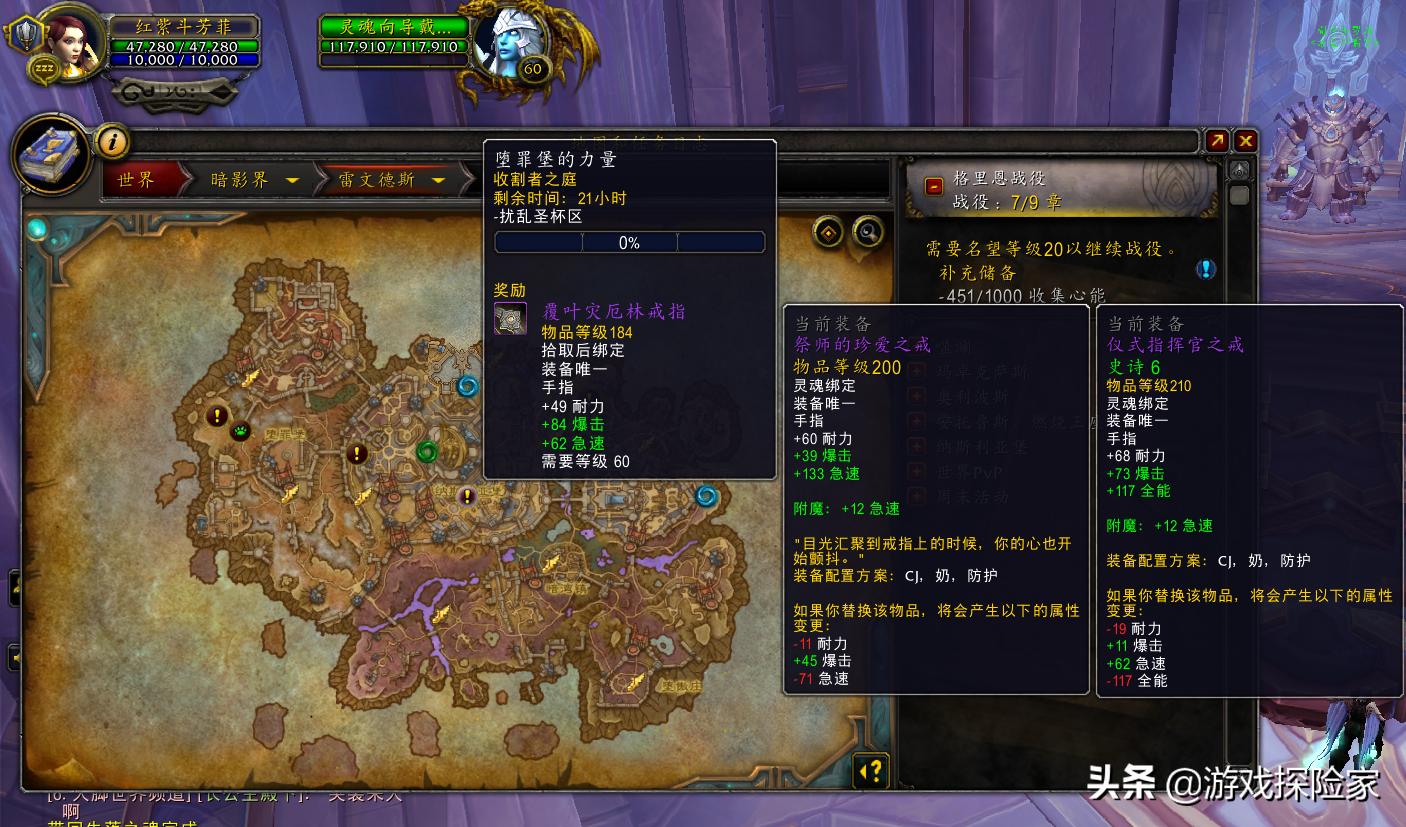The image size is (1406, 827).
Task: Collapse the 格里恩战役 campaign header
Action: point(933,186)
